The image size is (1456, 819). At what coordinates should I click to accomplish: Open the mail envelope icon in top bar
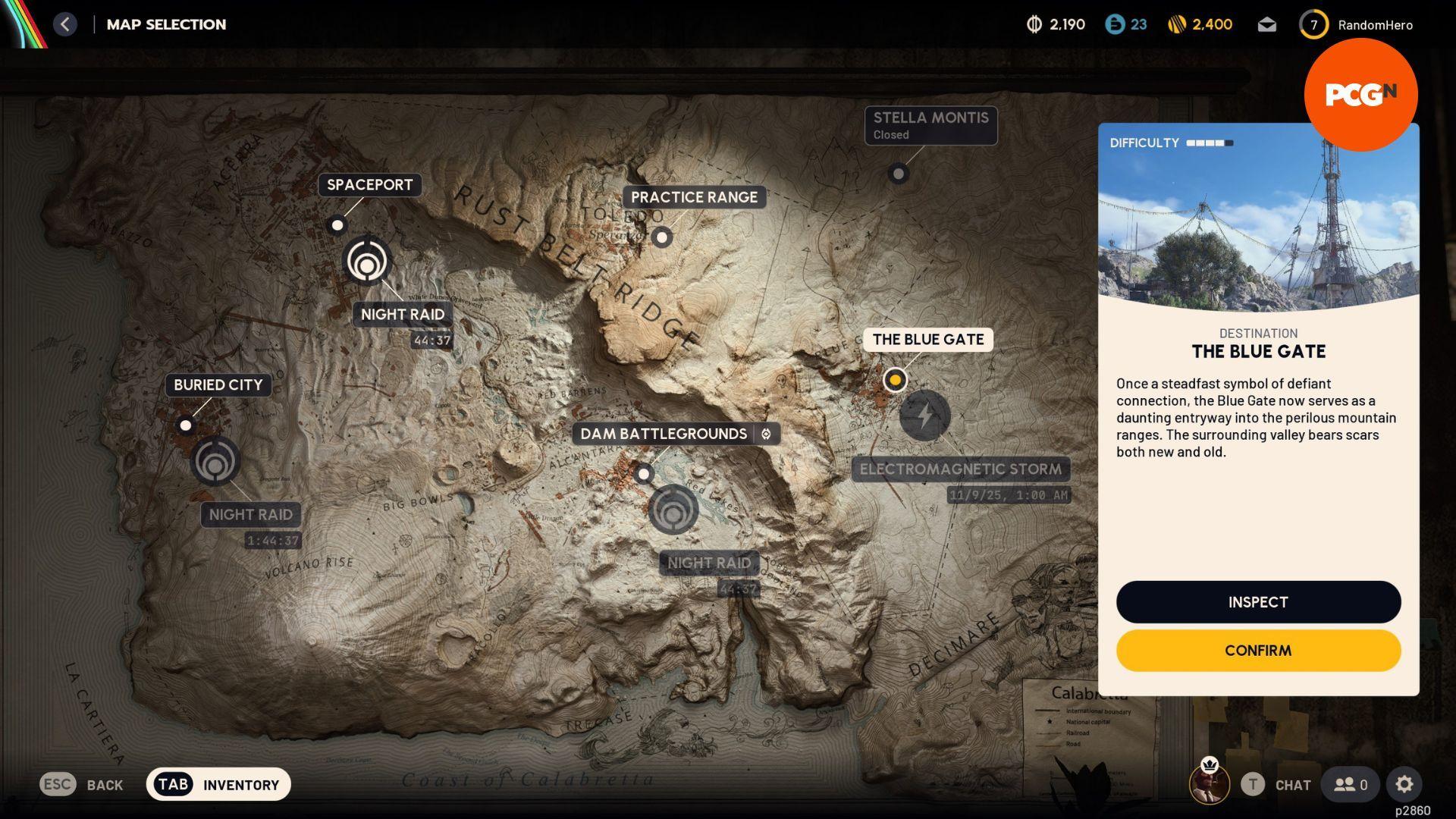(x=1266, y=24)
